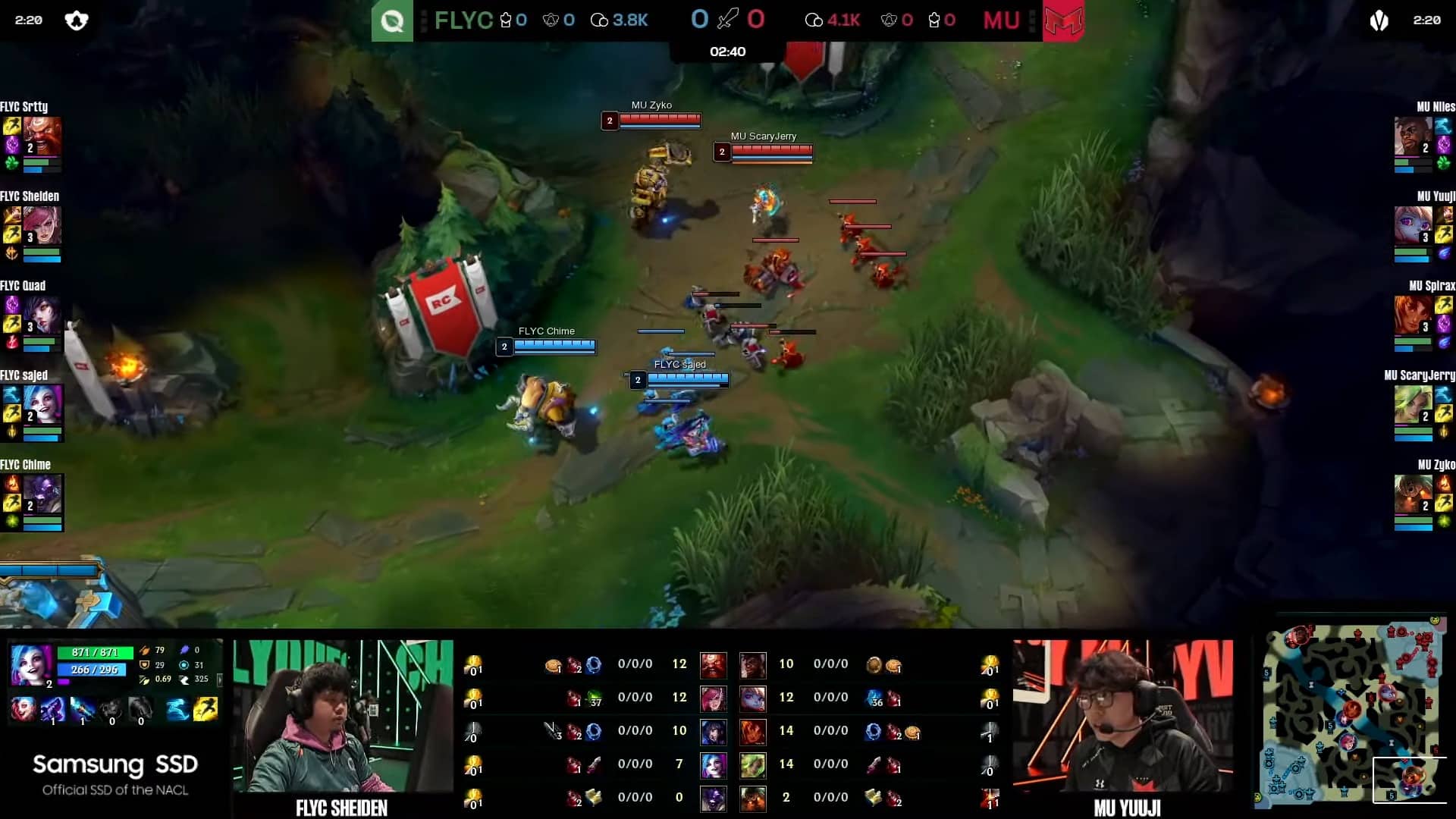The width and height of the screenshot is (1456, 819).
Task: Click the movement speed stat icon
Action: coord(184,680)
